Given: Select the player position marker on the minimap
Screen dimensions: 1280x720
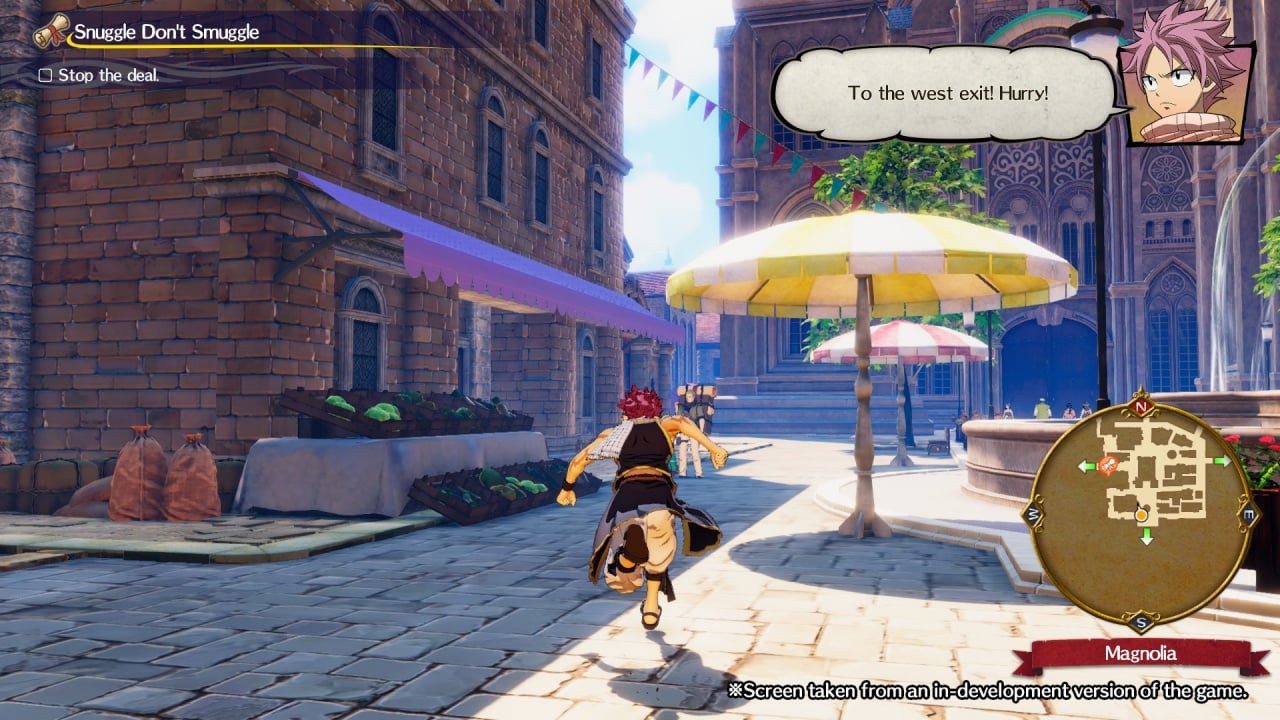Looking at the screenshot, I should coord(1142,515).
